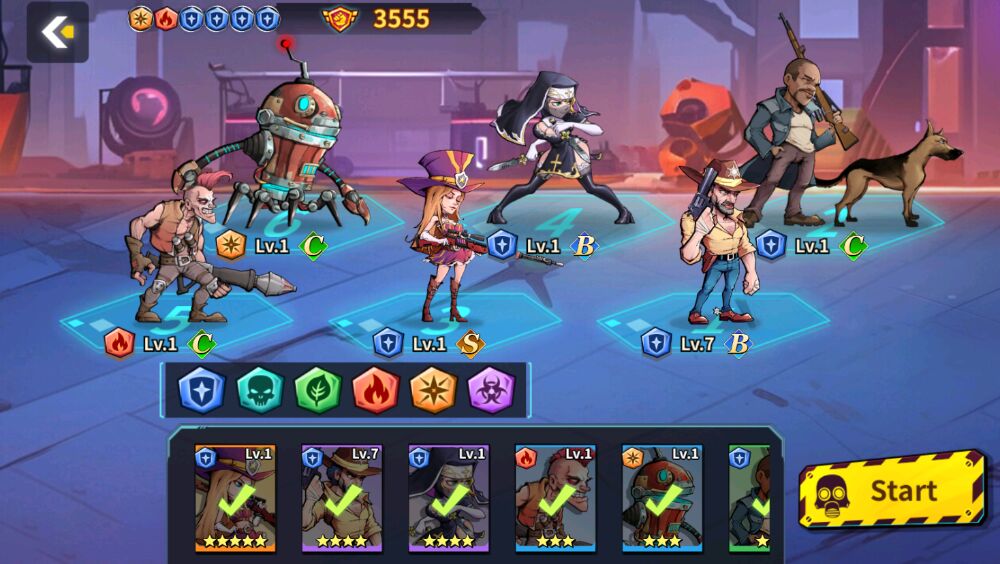Viewport: 1000px width, 564px height.
Task: Select the five-star witch-hat girl hero card
Action: 235,498
